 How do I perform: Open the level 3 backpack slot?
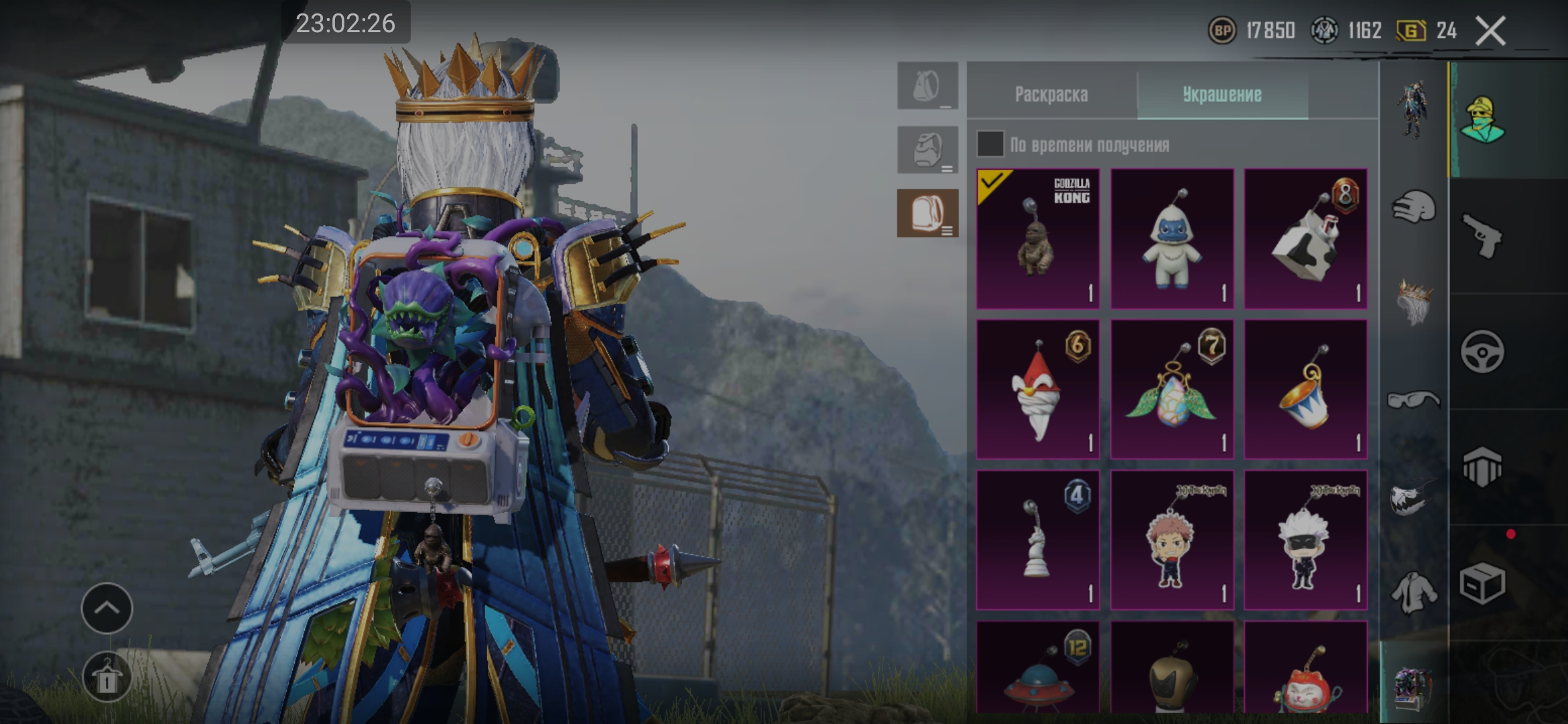(x=928, y=213)
